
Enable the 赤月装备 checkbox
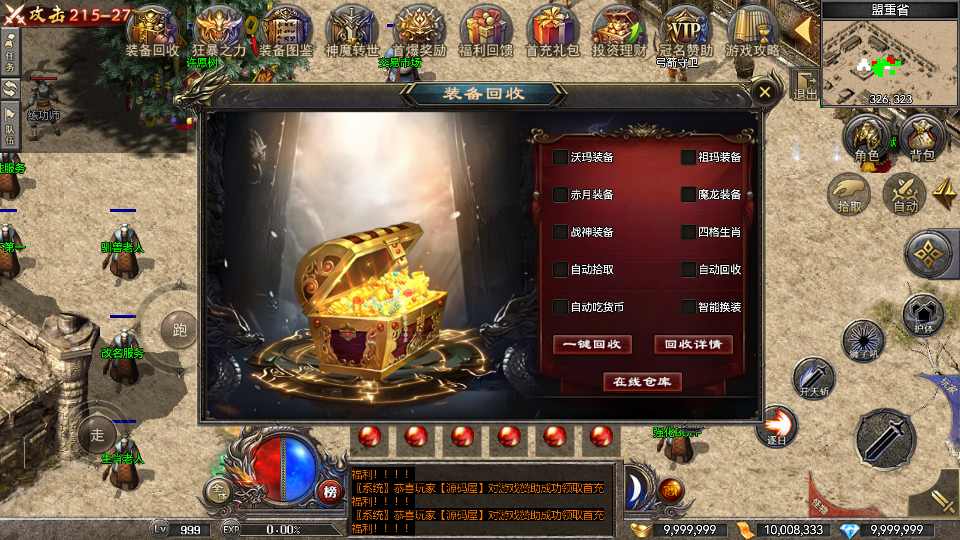coord(560,194)
